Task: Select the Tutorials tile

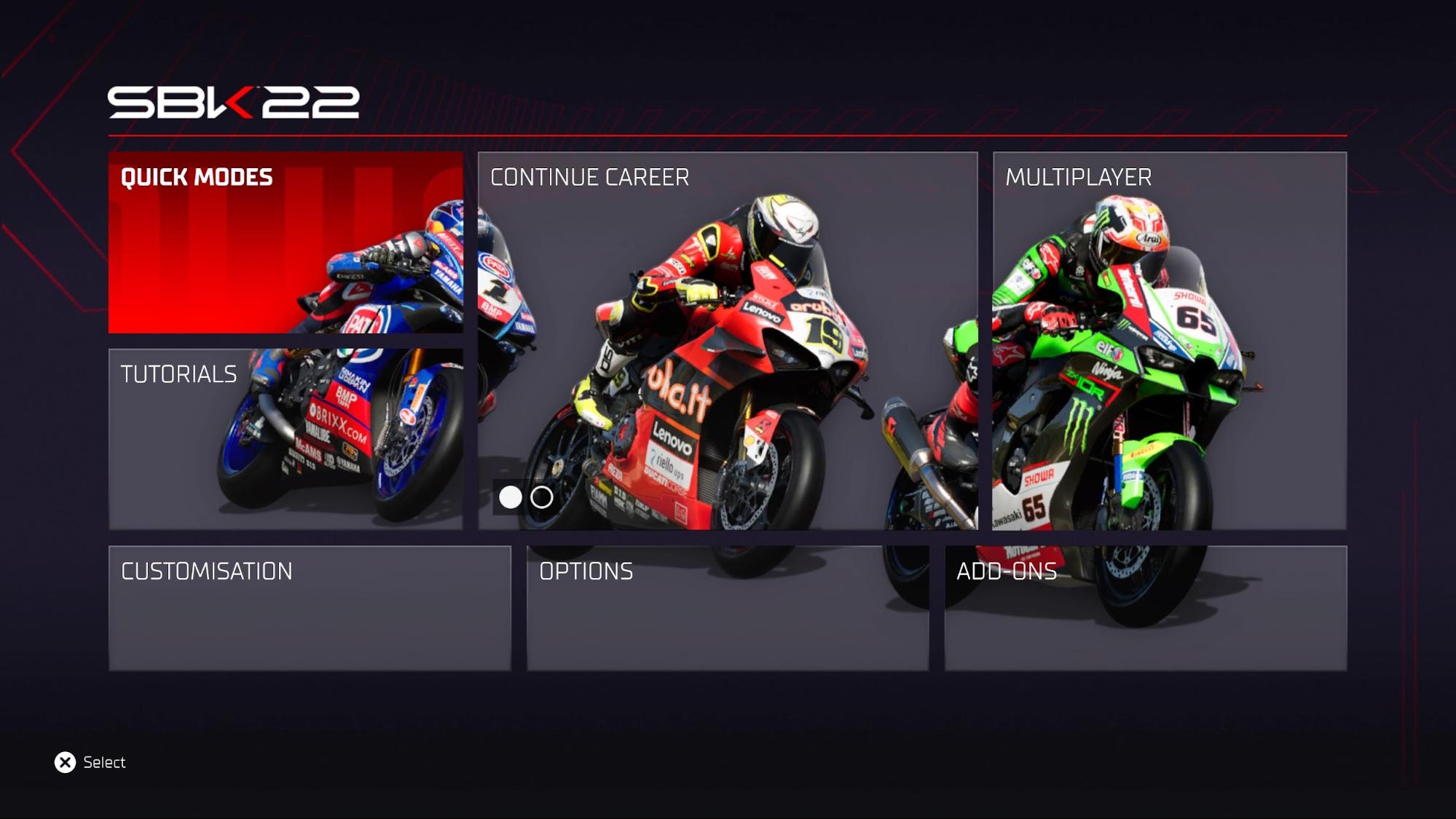Action: 286,438
